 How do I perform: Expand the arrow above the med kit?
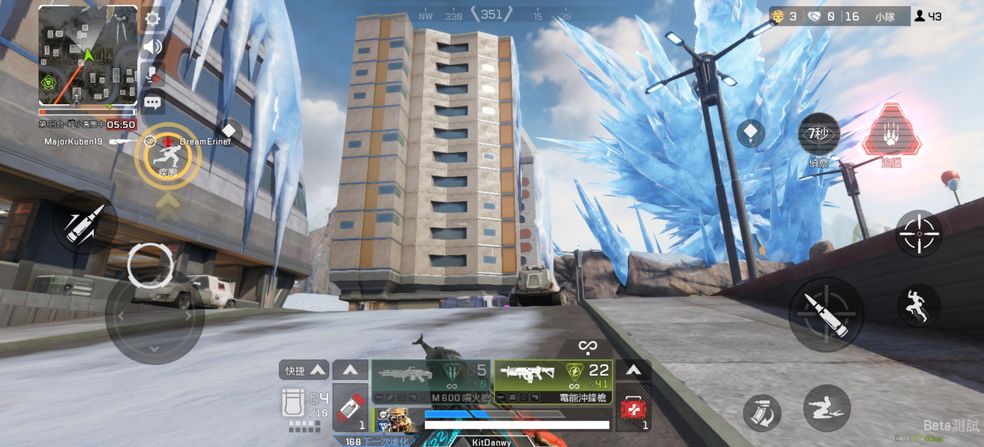pos(632,370)
